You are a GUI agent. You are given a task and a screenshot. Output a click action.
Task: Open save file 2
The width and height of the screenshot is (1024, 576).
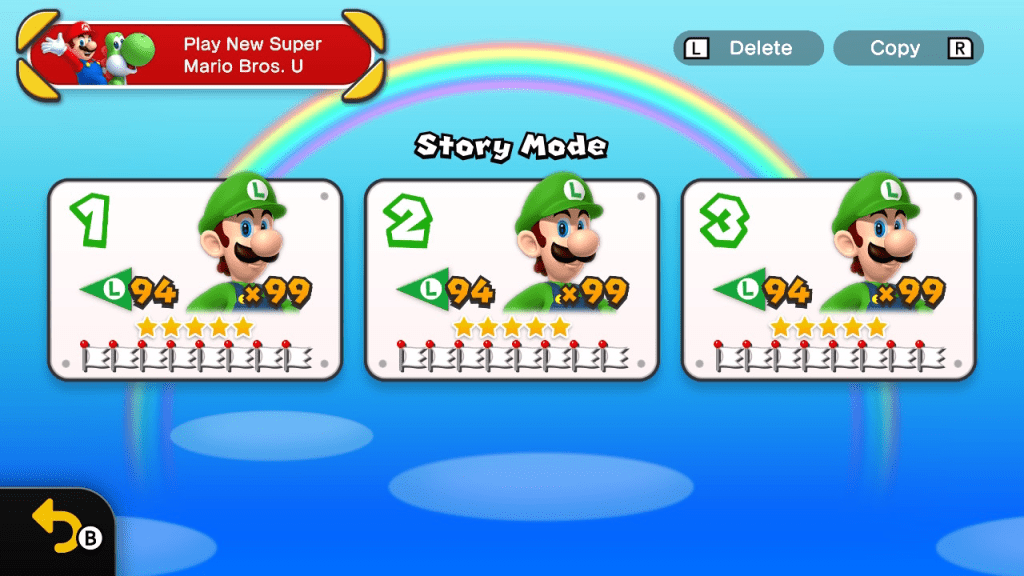[x=512, y=280]
